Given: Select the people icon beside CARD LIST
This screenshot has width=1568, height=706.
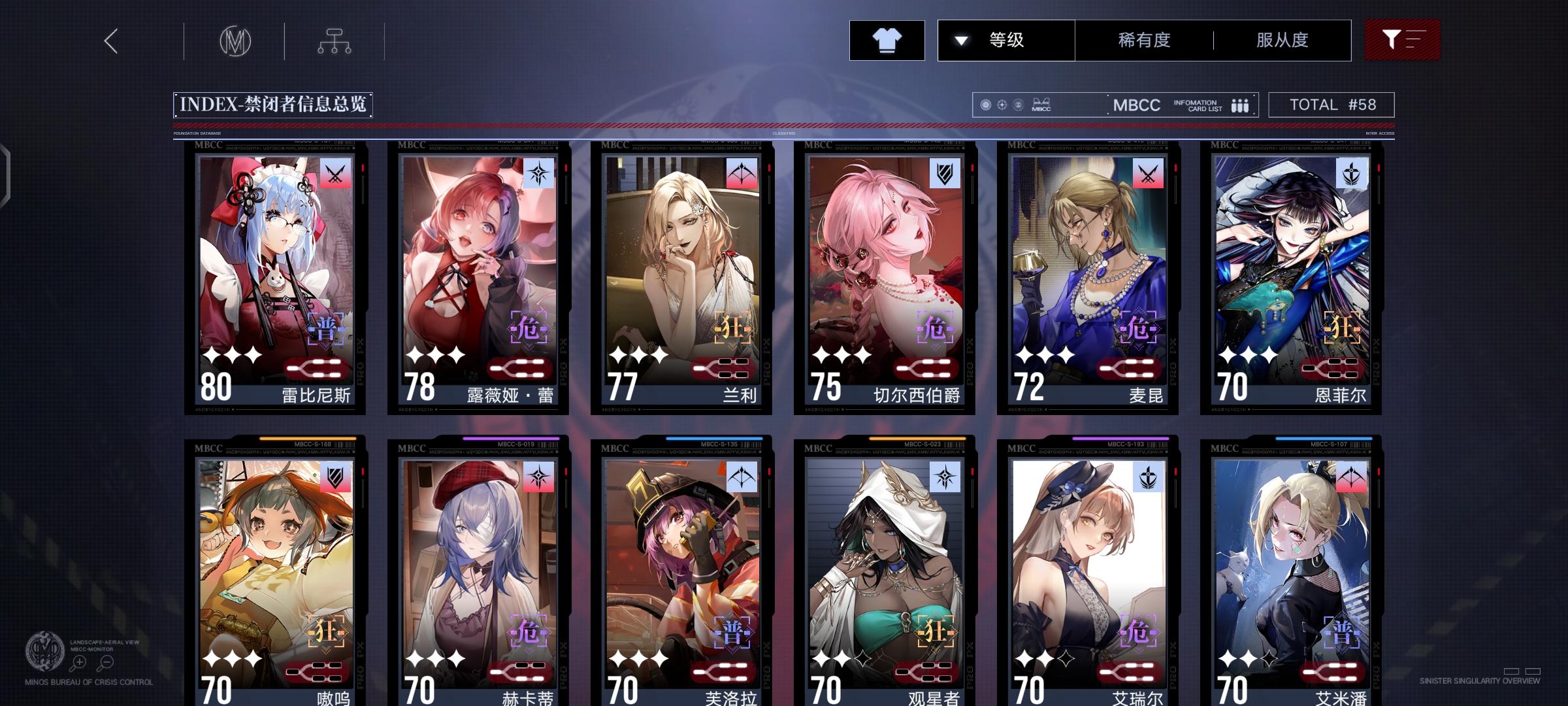Looking at the screenshot, I should coord(1239,105).
